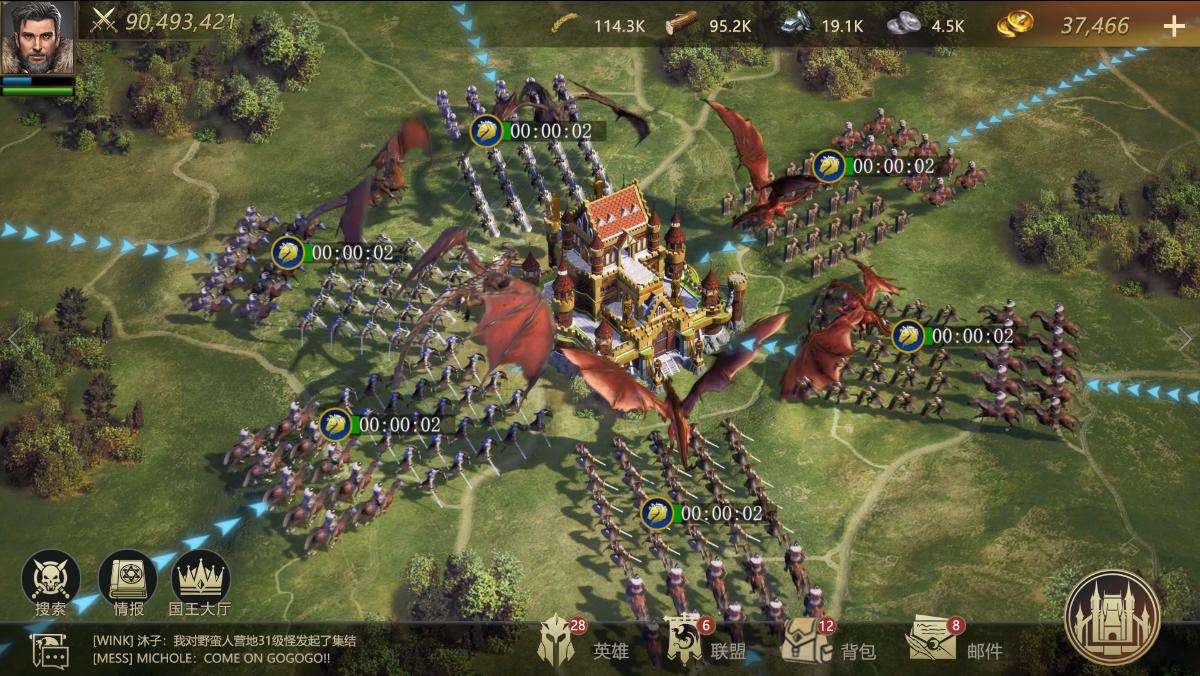The width and height of the screenshot is (1200, 676).
Task: Open the 搜索 search button
Action: coord(50,579)
